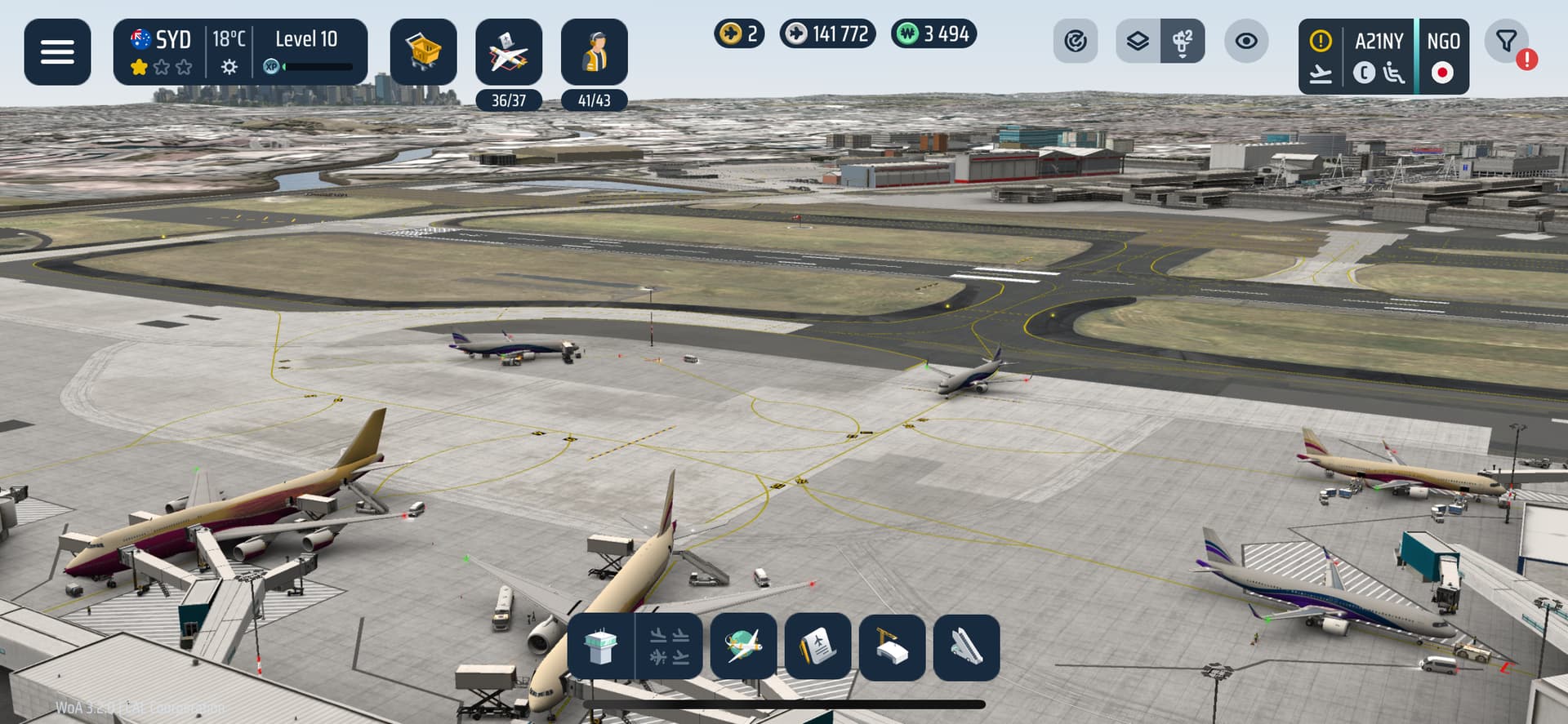Open the crane construction menu

coord(892,647)
